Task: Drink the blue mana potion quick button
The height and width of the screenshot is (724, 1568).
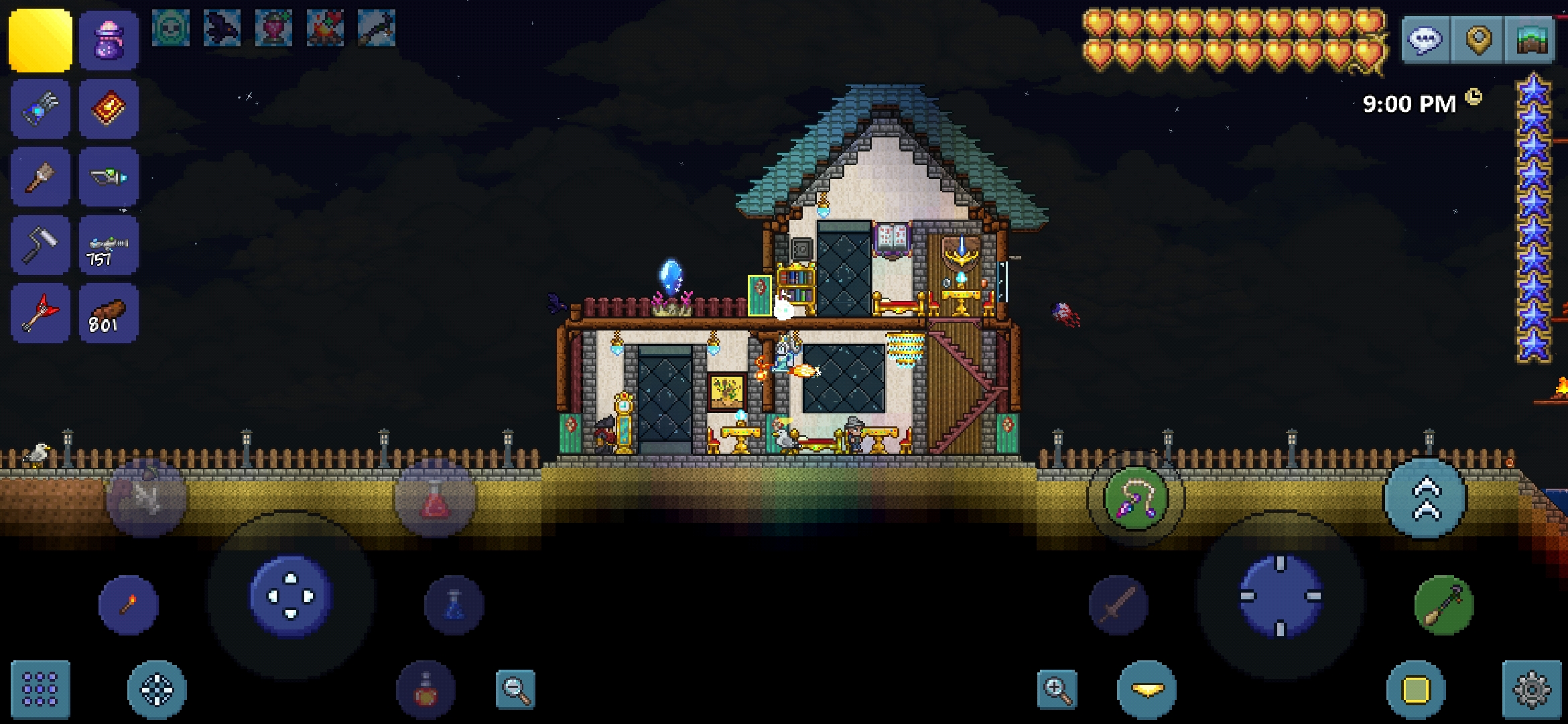Action: (454, 605)
